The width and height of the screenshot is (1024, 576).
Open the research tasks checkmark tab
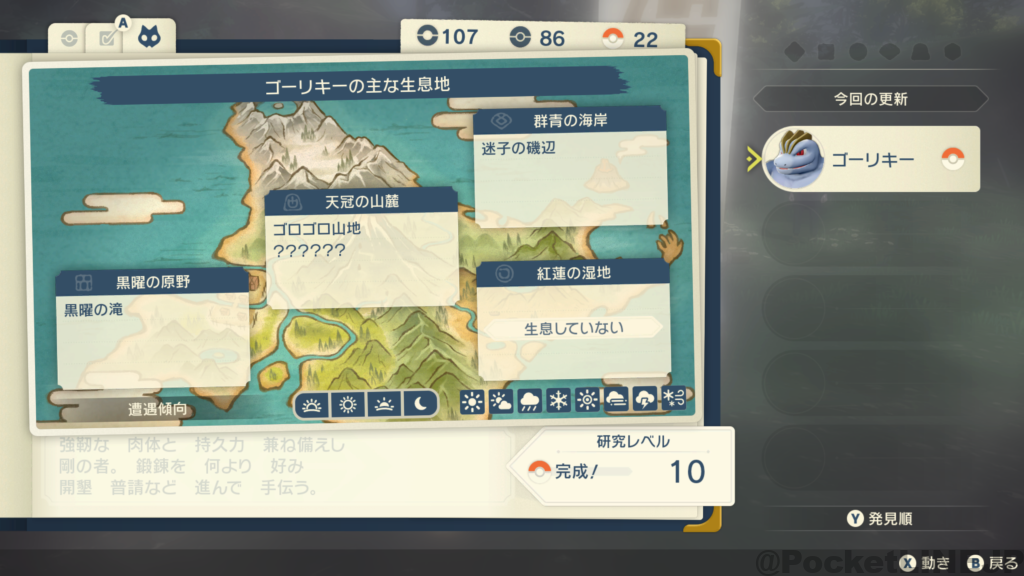coord(106,39)
